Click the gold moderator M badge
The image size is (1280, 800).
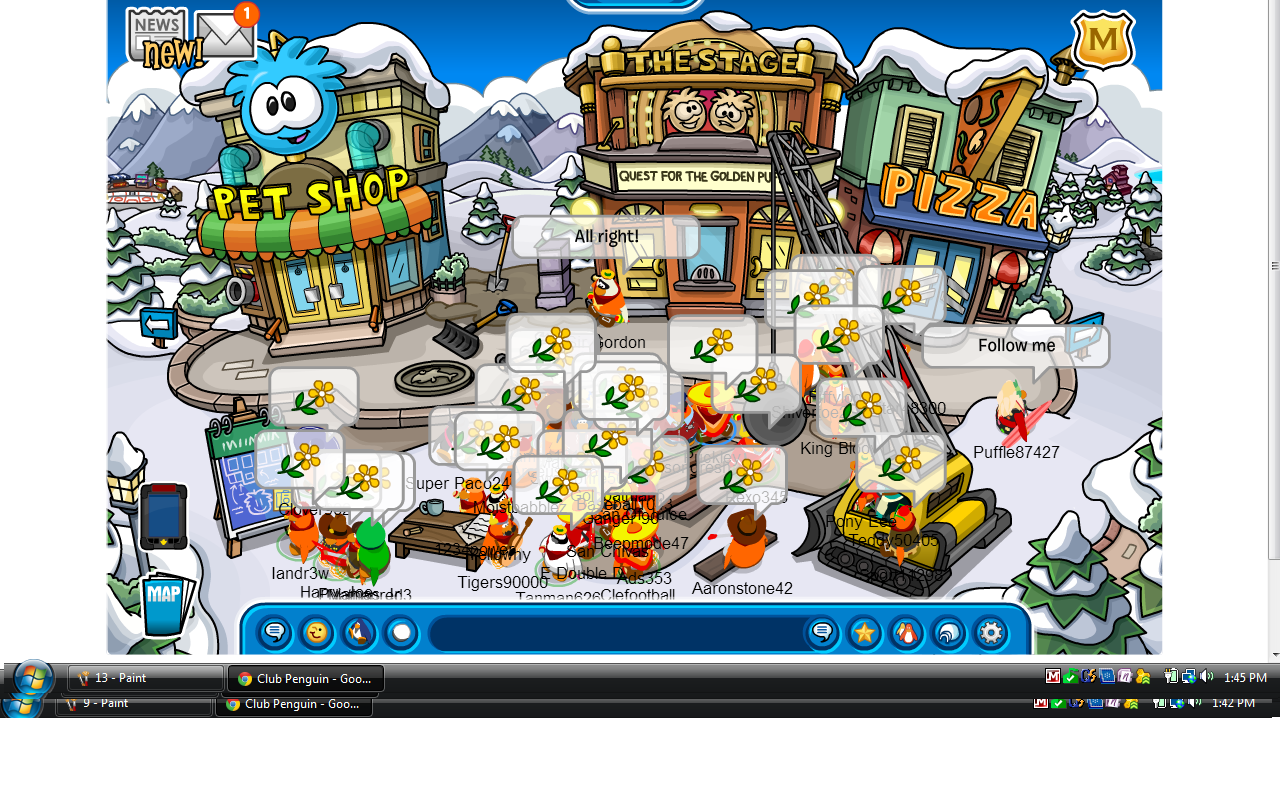1102,40
